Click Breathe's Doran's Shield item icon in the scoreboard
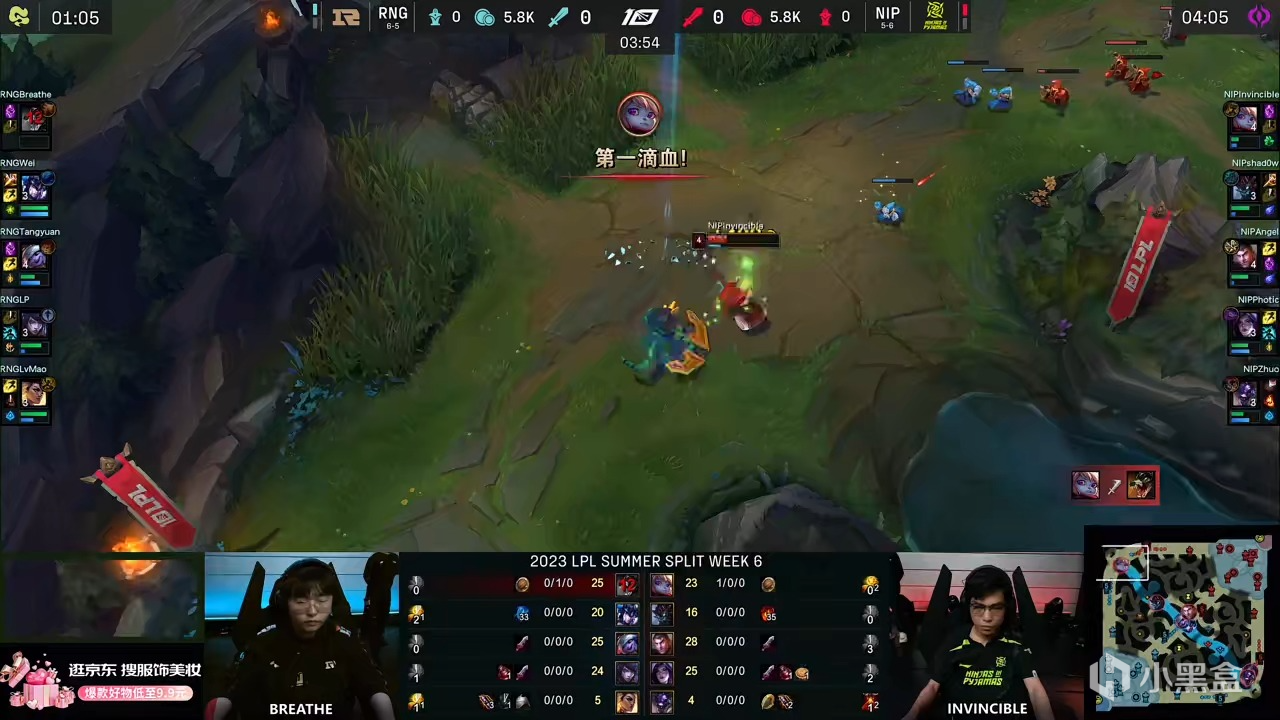 (522, 583)
